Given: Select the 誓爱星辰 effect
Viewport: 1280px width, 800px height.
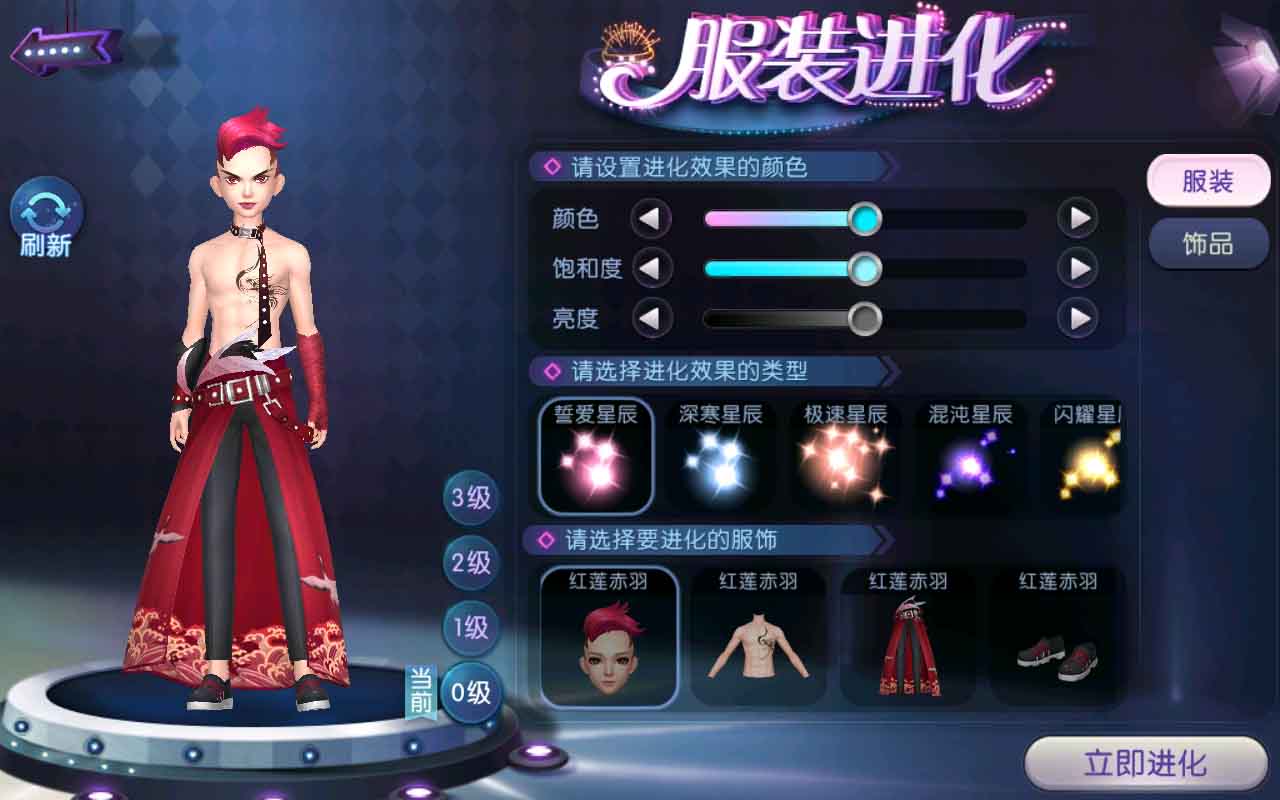Looking at the screenshot, I should pos(596,456).
